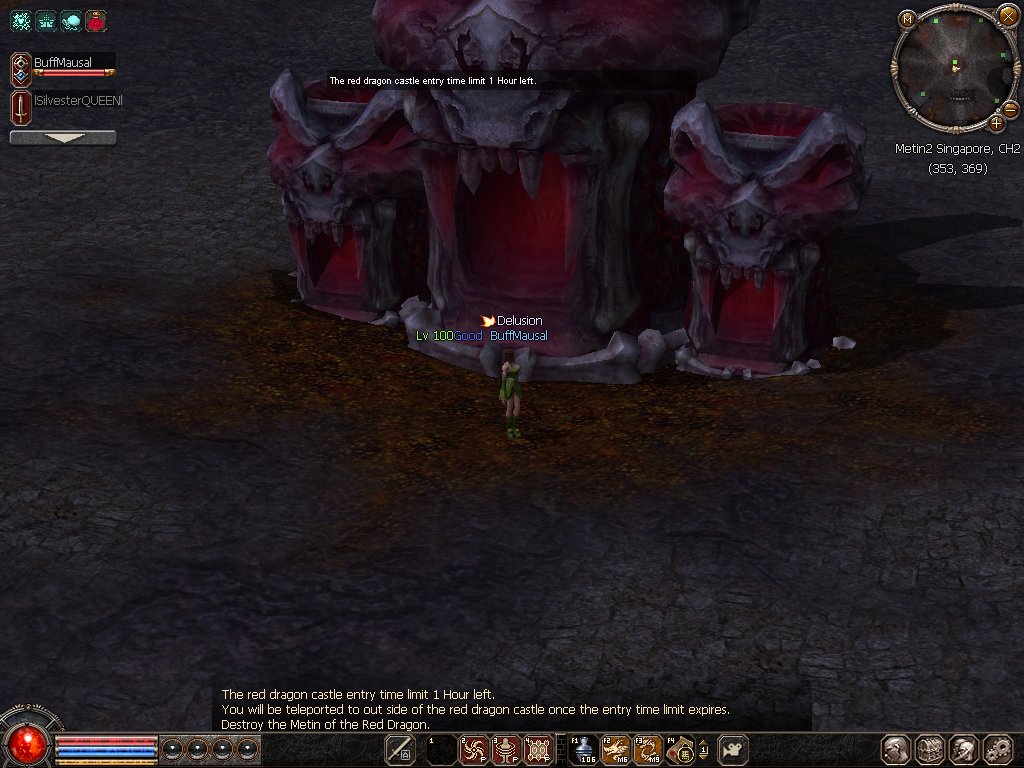Close the minimap with the X button
The width and height of the screenshot is (1024, 768).
(1007, 16)
